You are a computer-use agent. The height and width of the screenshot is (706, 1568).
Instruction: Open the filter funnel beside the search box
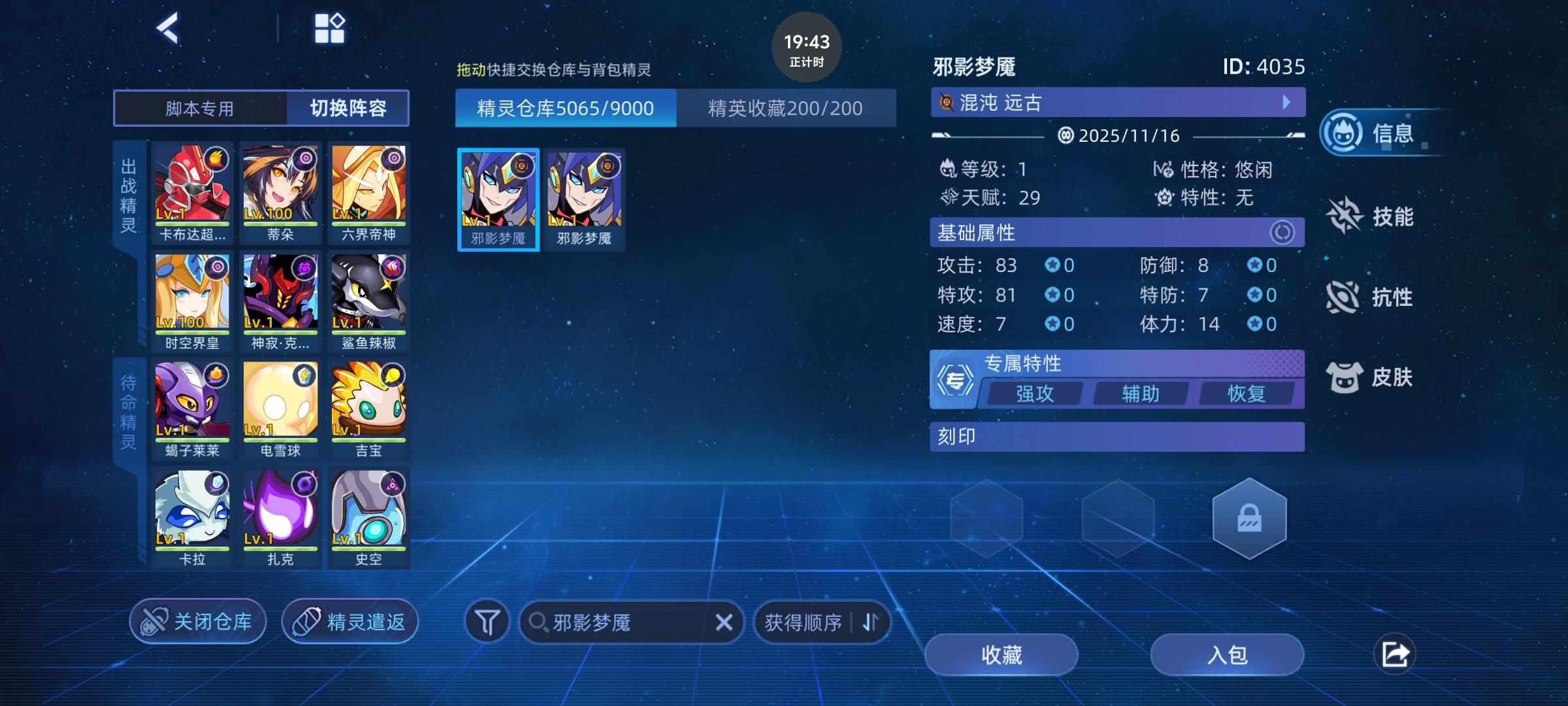pos(487,622)
